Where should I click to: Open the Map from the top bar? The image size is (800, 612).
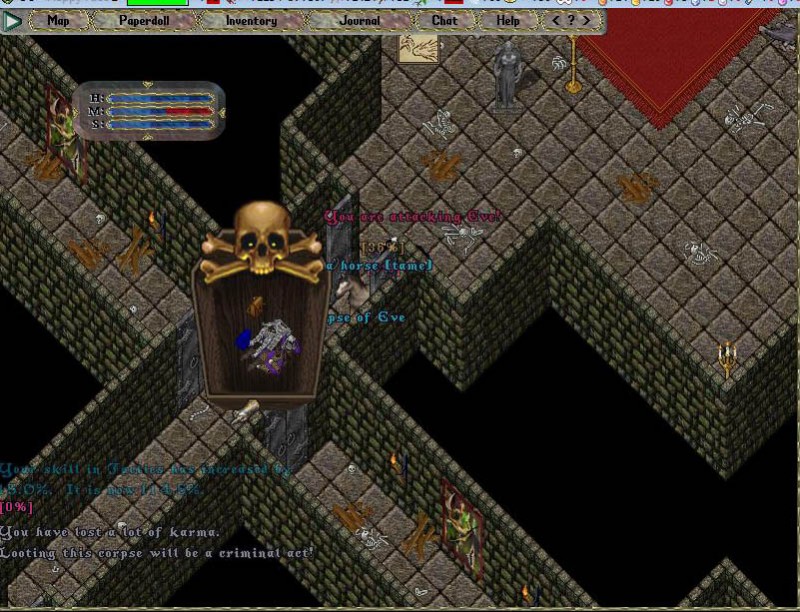coord(59,20)
